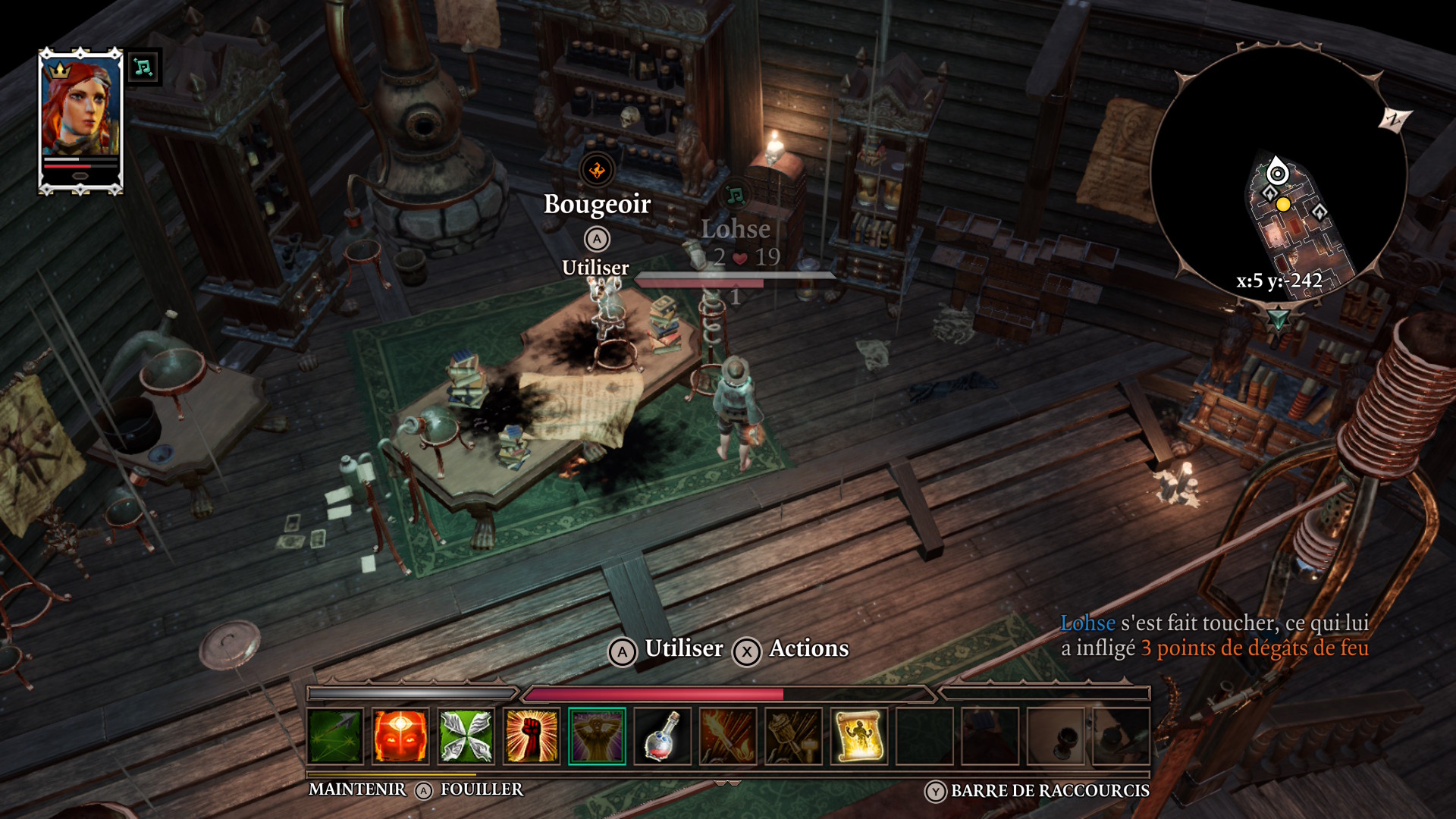Pick the torch and hammer hotbar slot

pos(793,736)
